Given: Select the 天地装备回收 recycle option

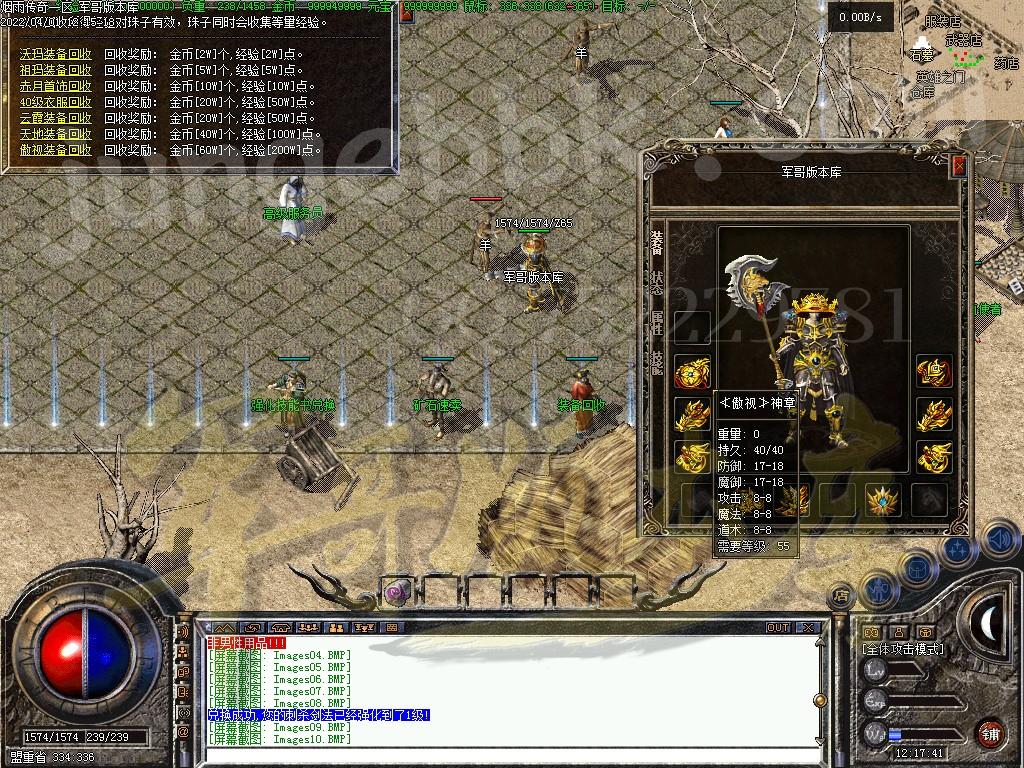Looking at the screenshot, I should [55, 134].
